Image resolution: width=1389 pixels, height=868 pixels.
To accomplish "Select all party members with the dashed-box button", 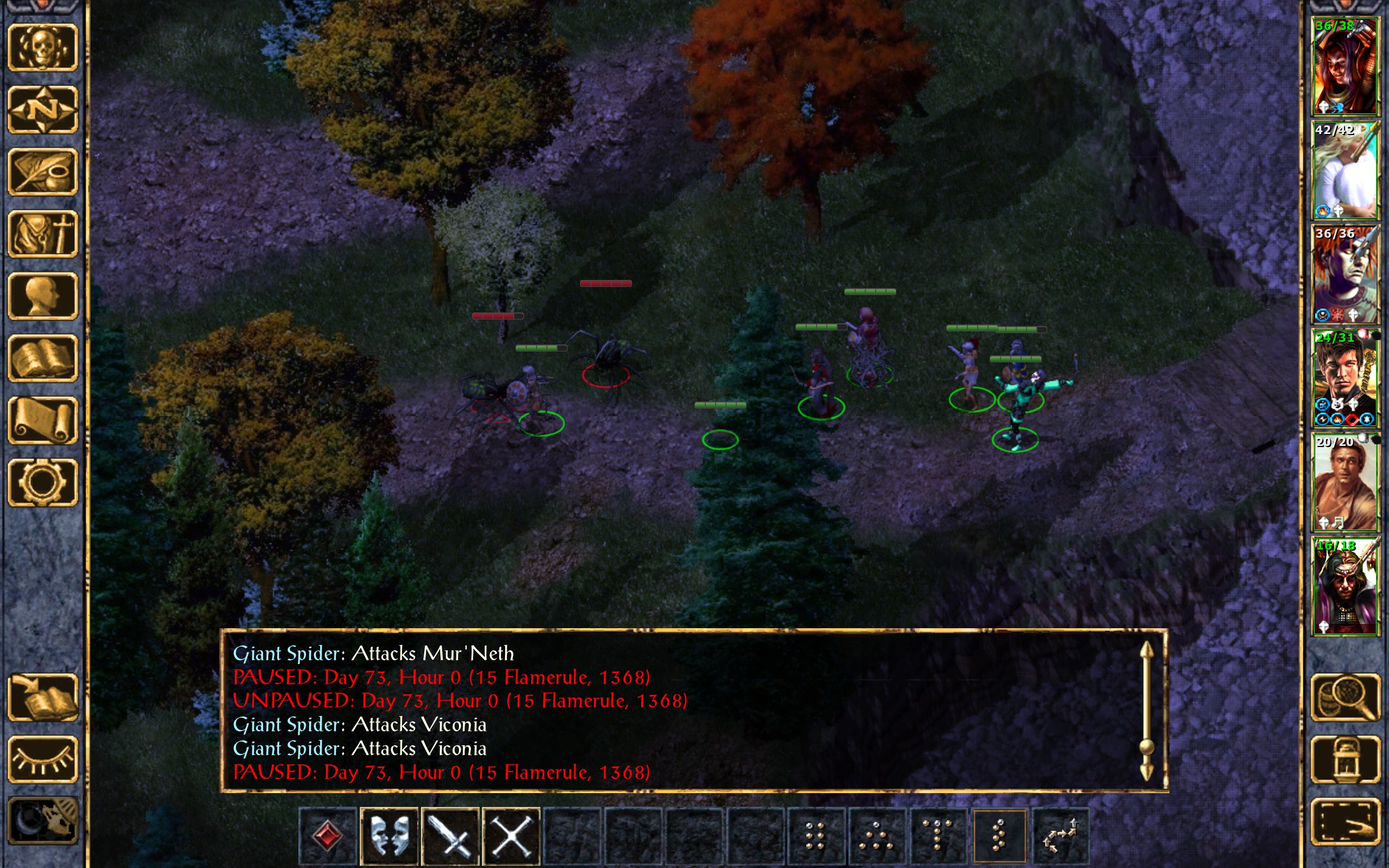I will click(1345, 821).
